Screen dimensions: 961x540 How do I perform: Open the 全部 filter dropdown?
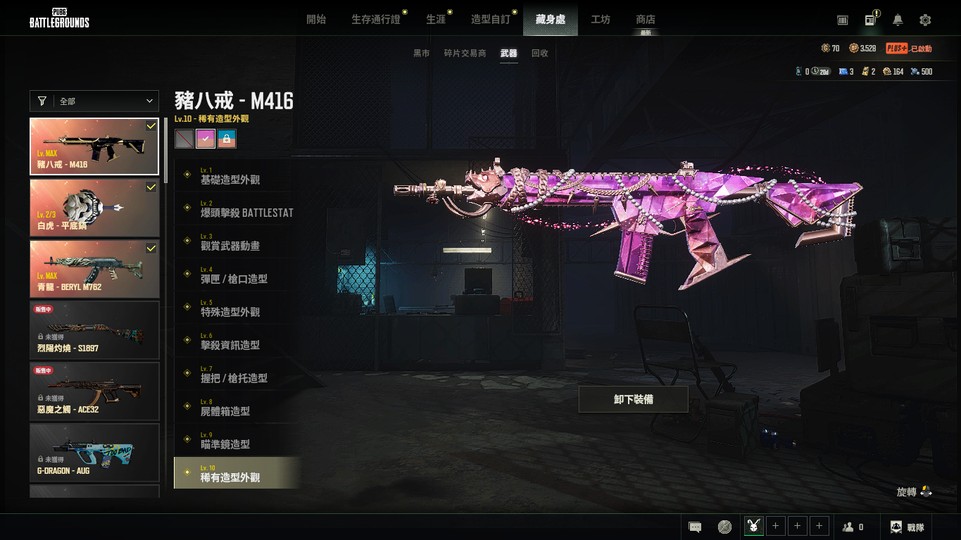(x=95, y=101)
